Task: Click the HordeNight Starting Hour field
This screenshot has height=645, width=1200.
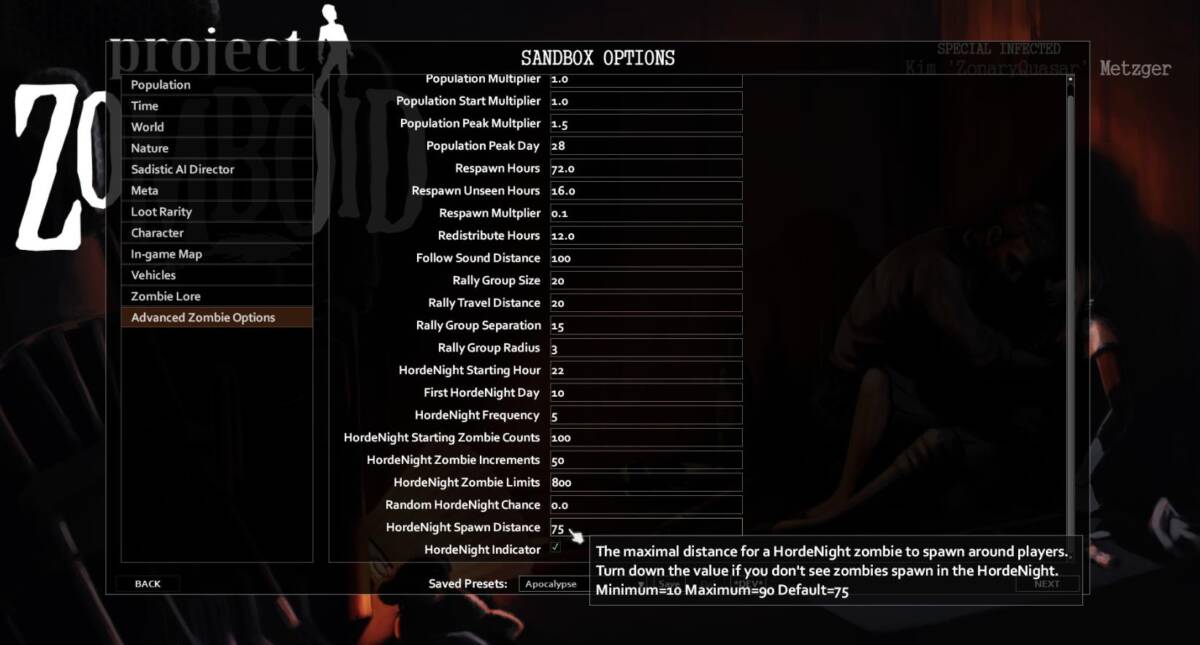Action: (x=645, y=370)
